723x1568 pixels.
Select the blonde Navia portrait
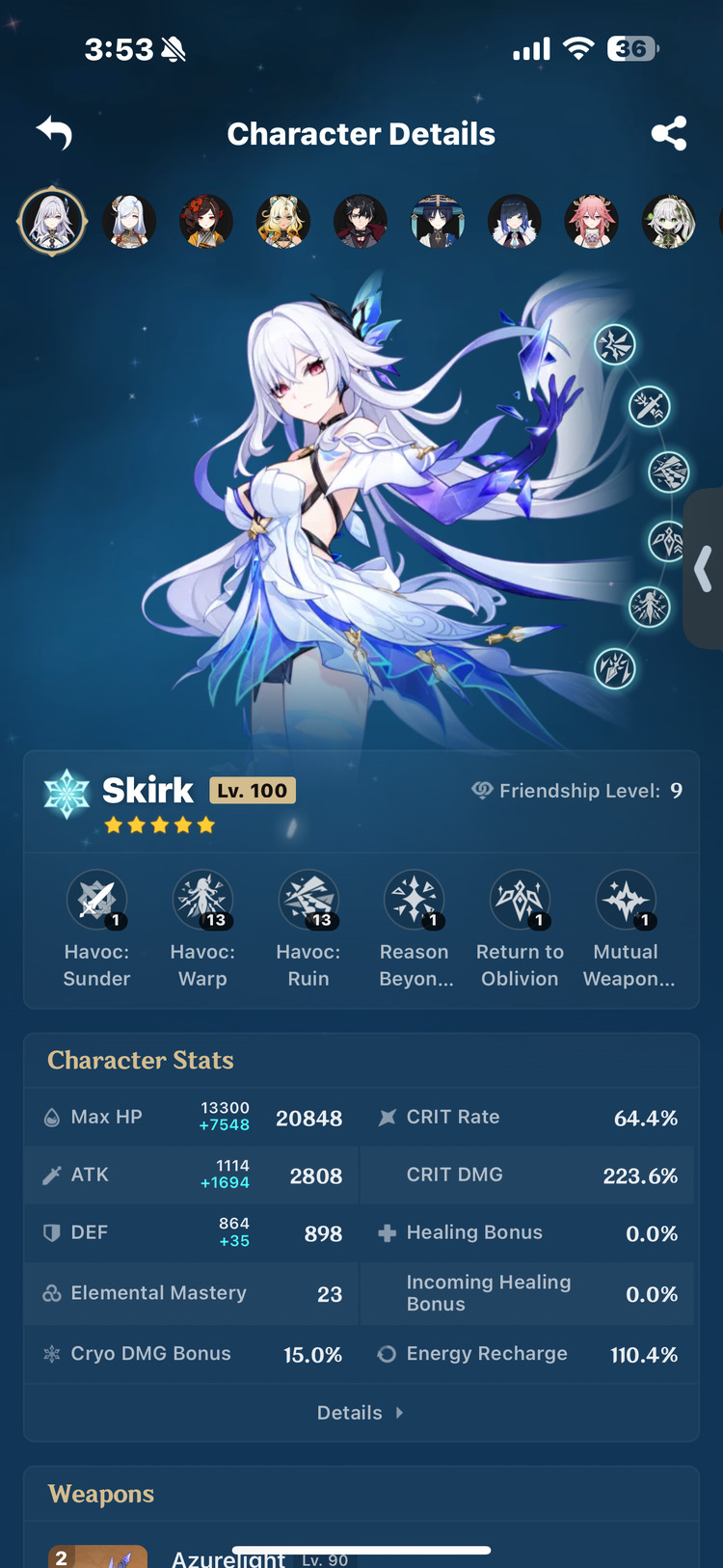[x=283, y=221]
